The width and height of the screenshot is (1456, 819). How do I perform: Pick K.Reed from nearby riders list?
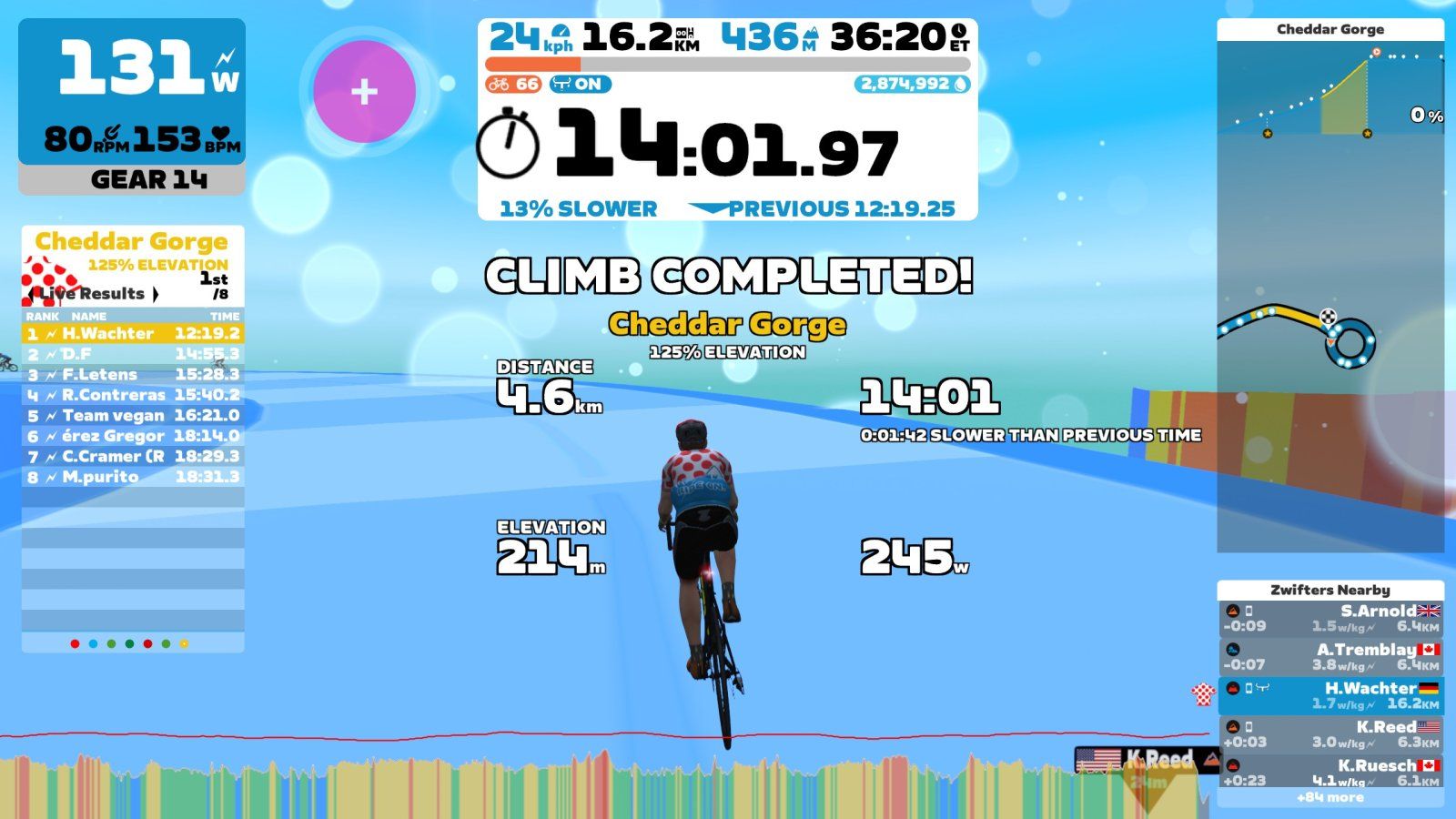pos(1330,734)
